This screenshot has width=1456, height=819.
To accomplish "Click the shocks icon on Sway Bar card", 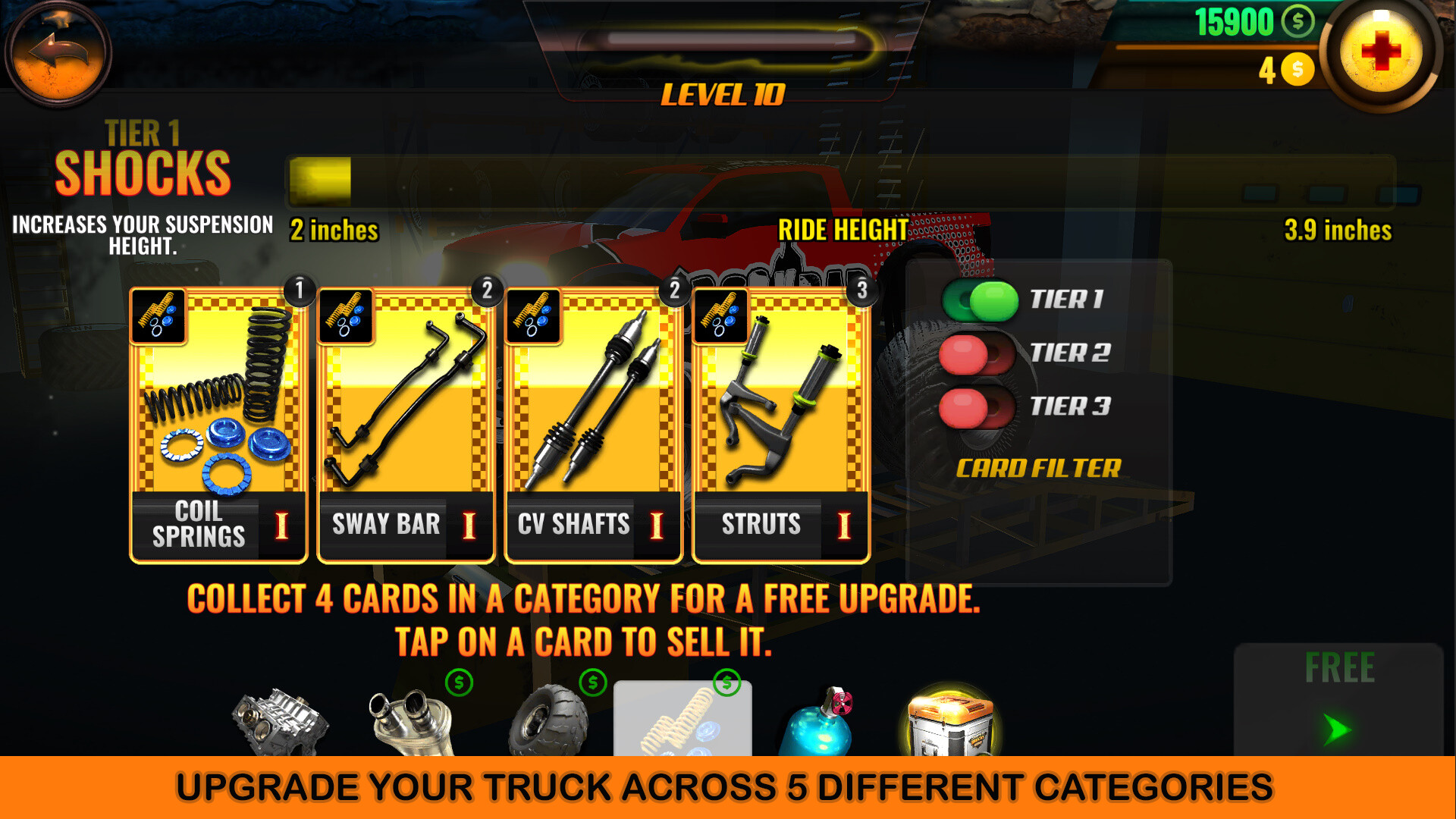I will (346, 316).
